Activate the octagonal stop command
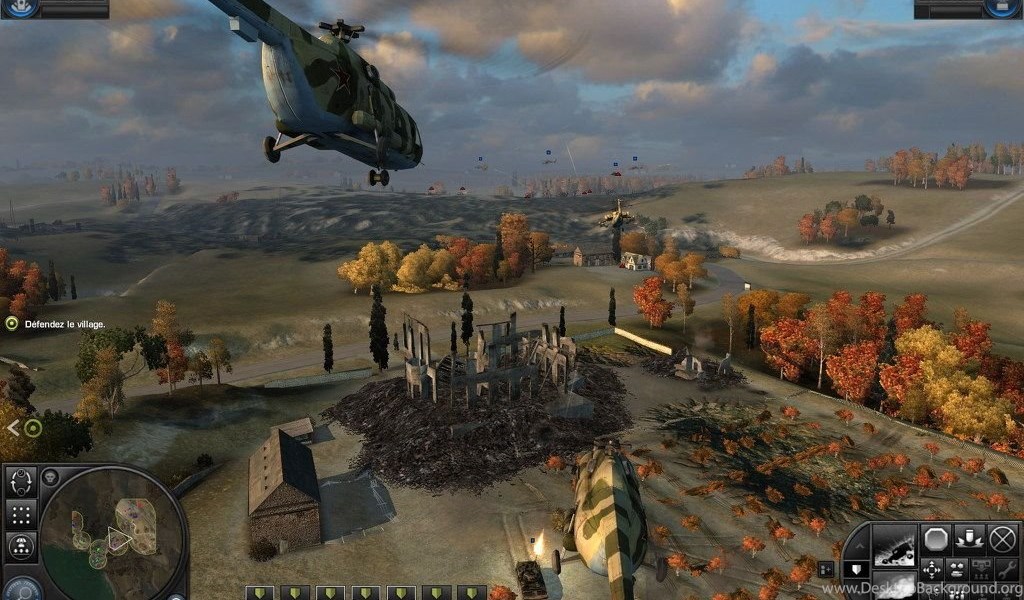 [x=936, y=540]
